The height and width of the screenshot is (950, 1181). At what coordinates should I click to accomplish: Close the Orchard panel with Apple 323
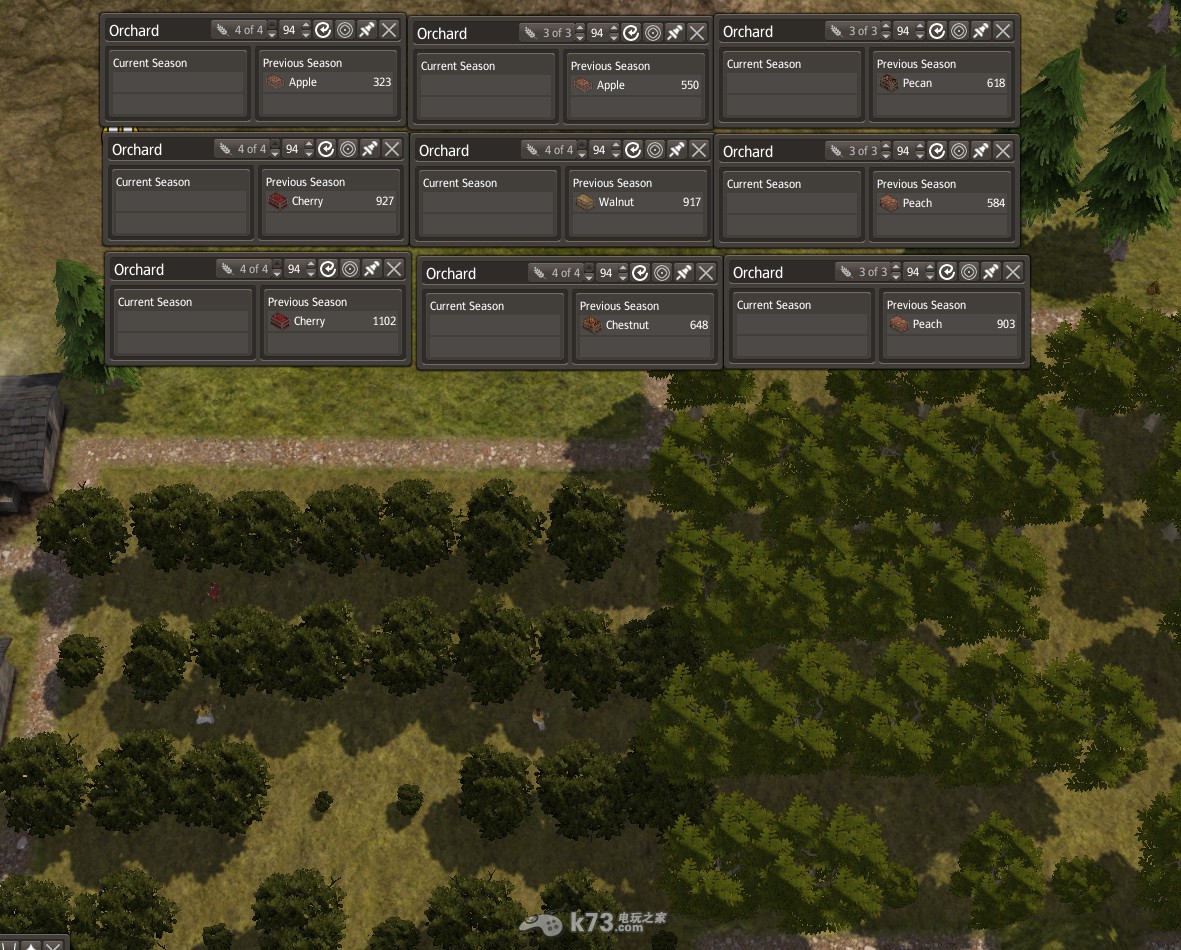[x=389, y=30]
